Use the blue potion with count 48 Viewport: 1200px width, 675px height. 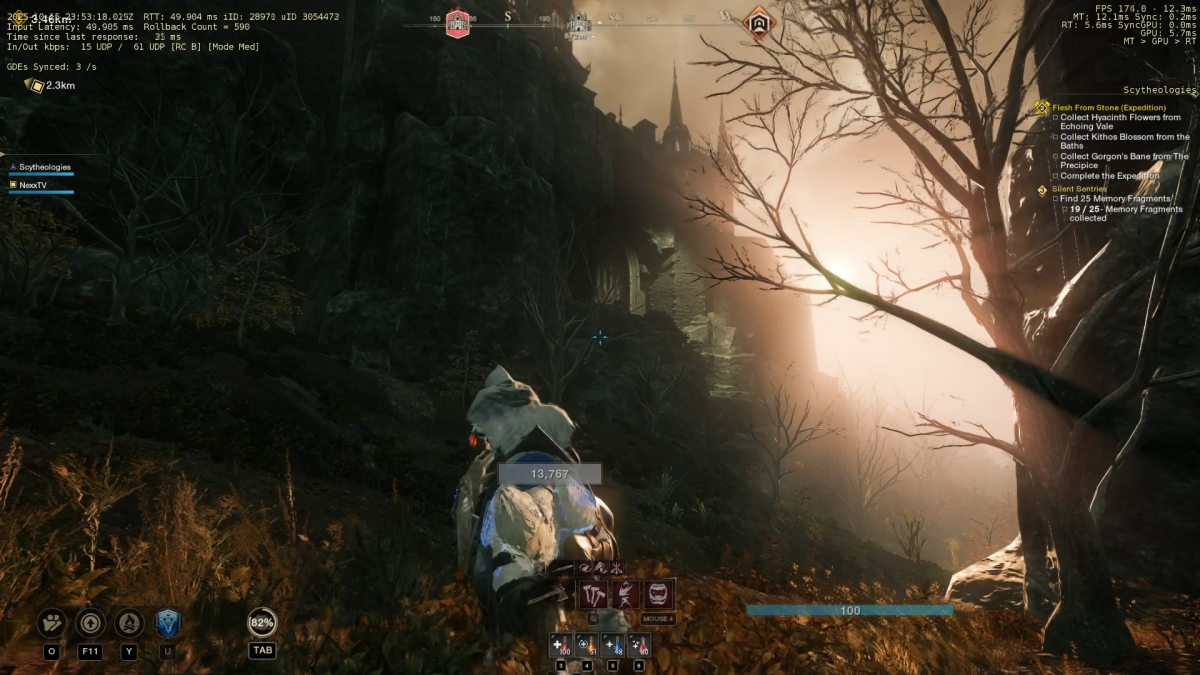[613, 646]
